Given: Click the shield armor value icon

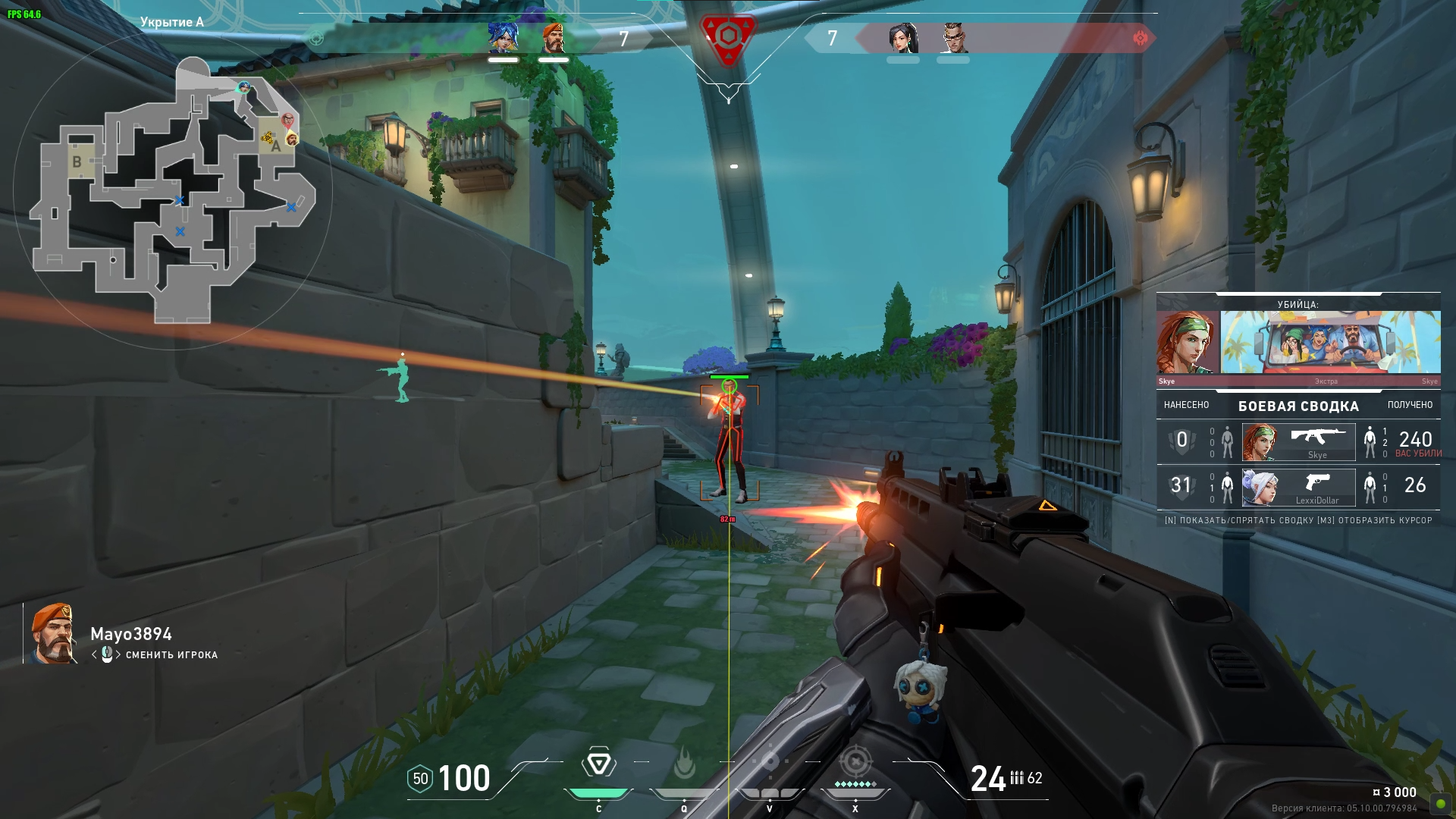Looking at the screenshot, I should click(x=420, y=779).
